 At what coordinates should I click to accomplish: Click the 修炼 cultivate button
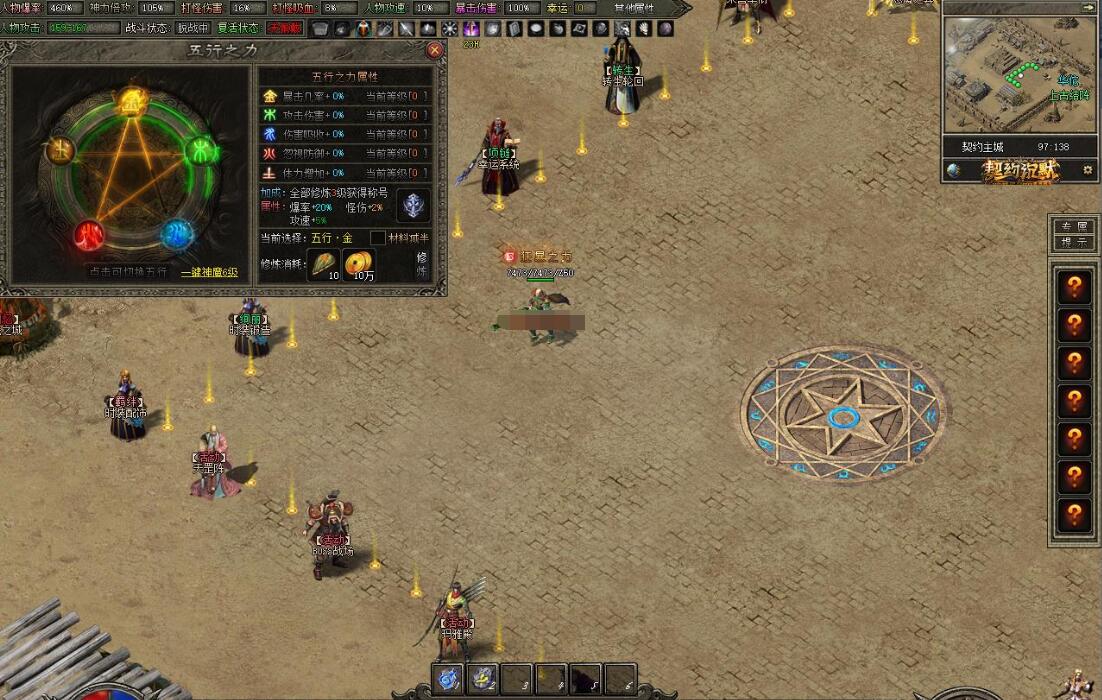click(422, 264)
